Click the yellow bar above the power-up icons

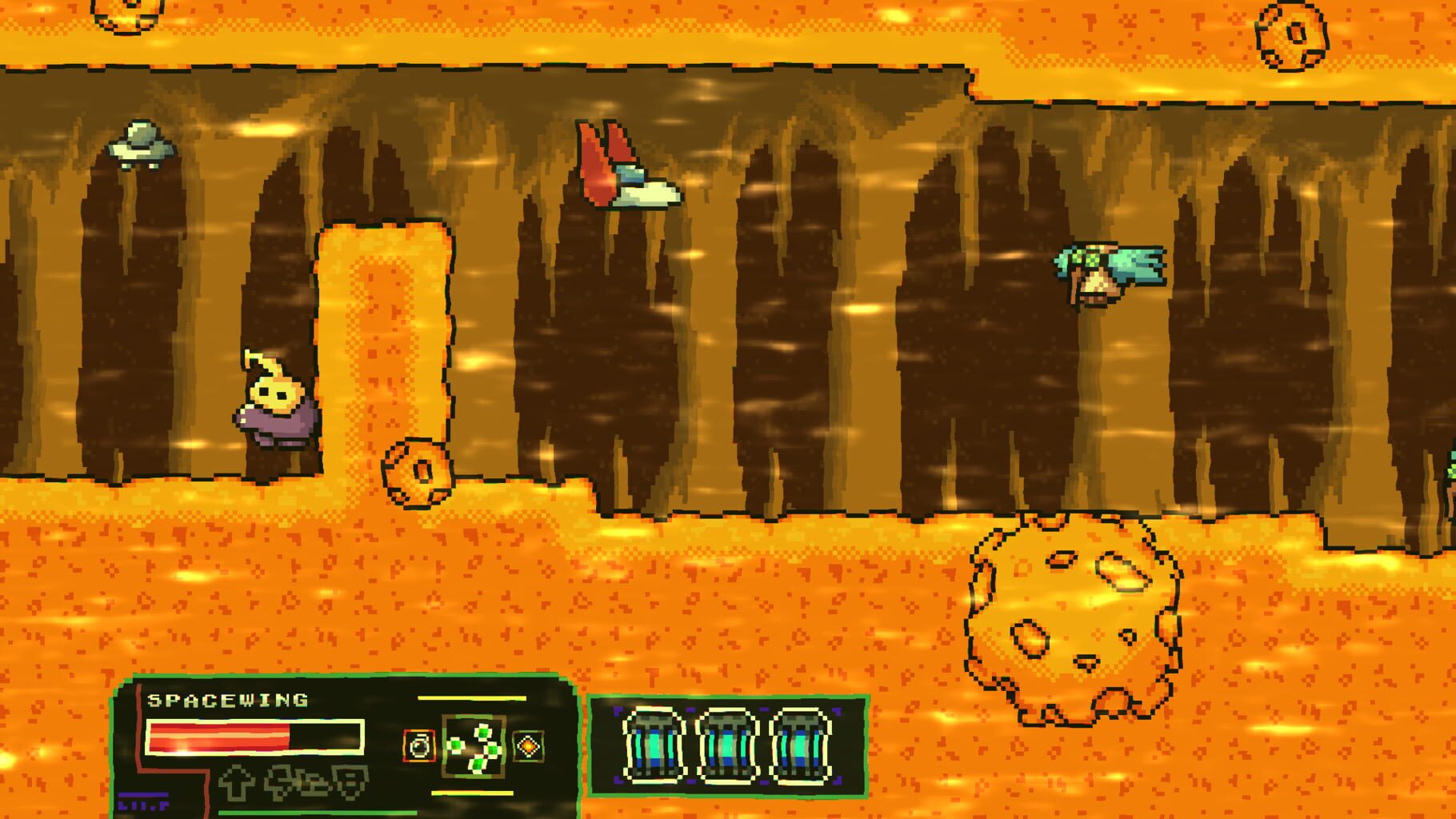(x=472, y=697)
